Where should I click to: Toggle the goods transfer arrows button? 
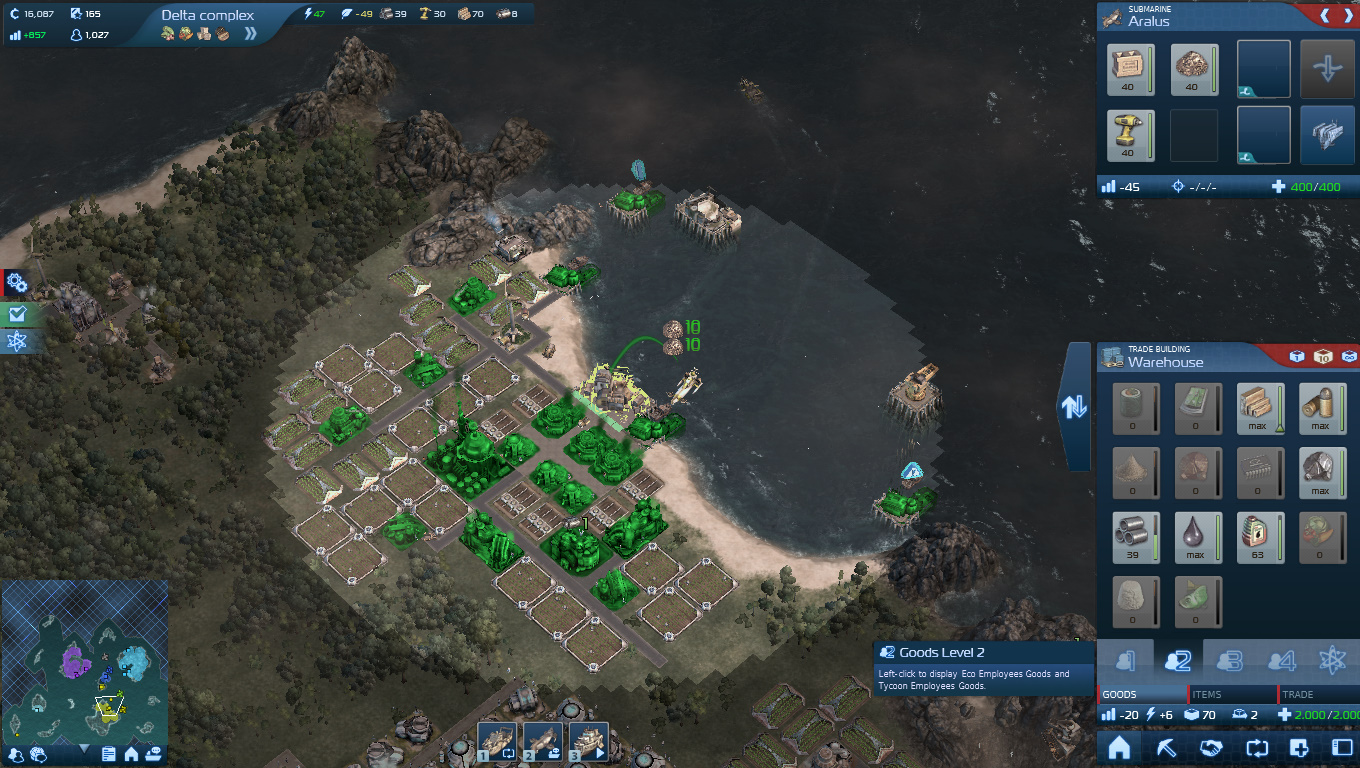click(1074, 407)
